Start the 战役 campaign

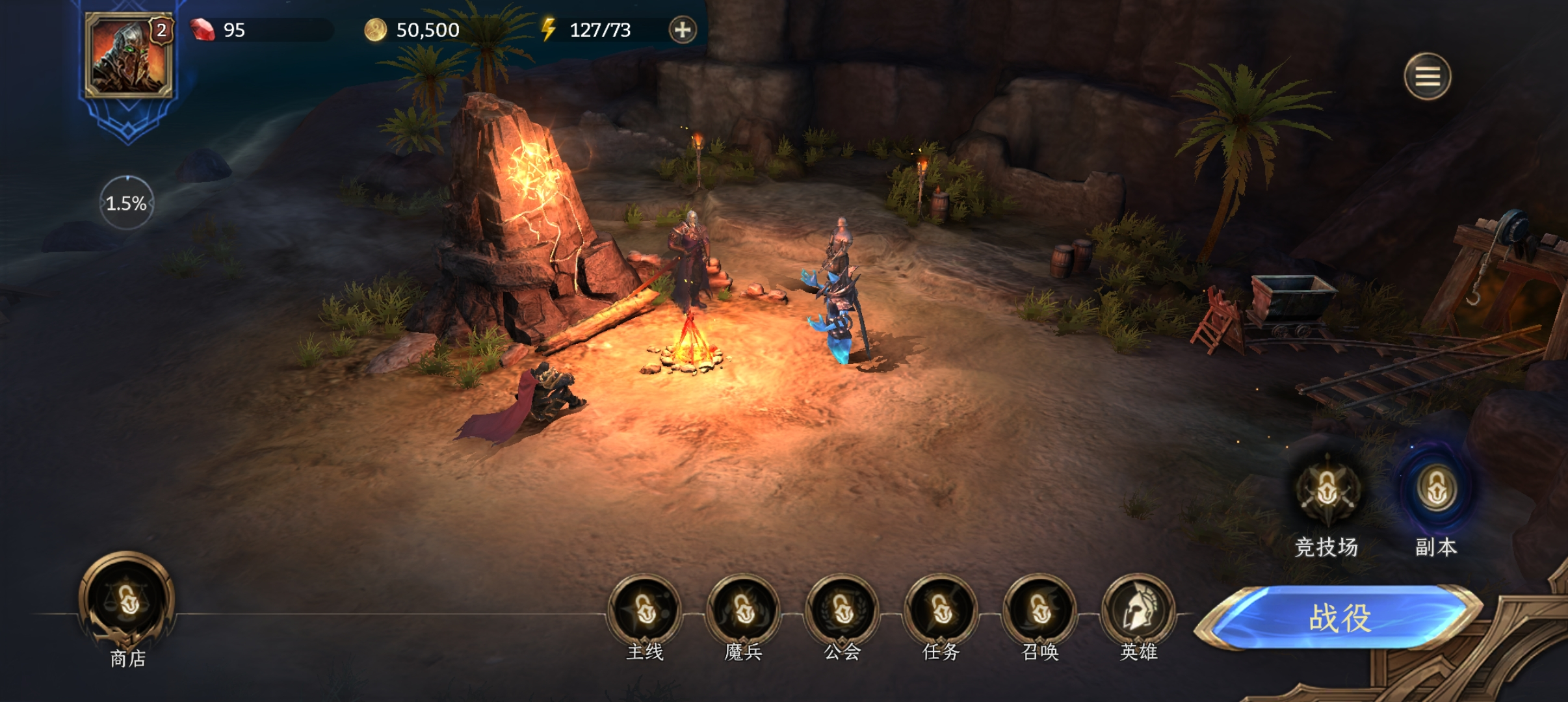pyautogui.click(x=1339, y=617)
